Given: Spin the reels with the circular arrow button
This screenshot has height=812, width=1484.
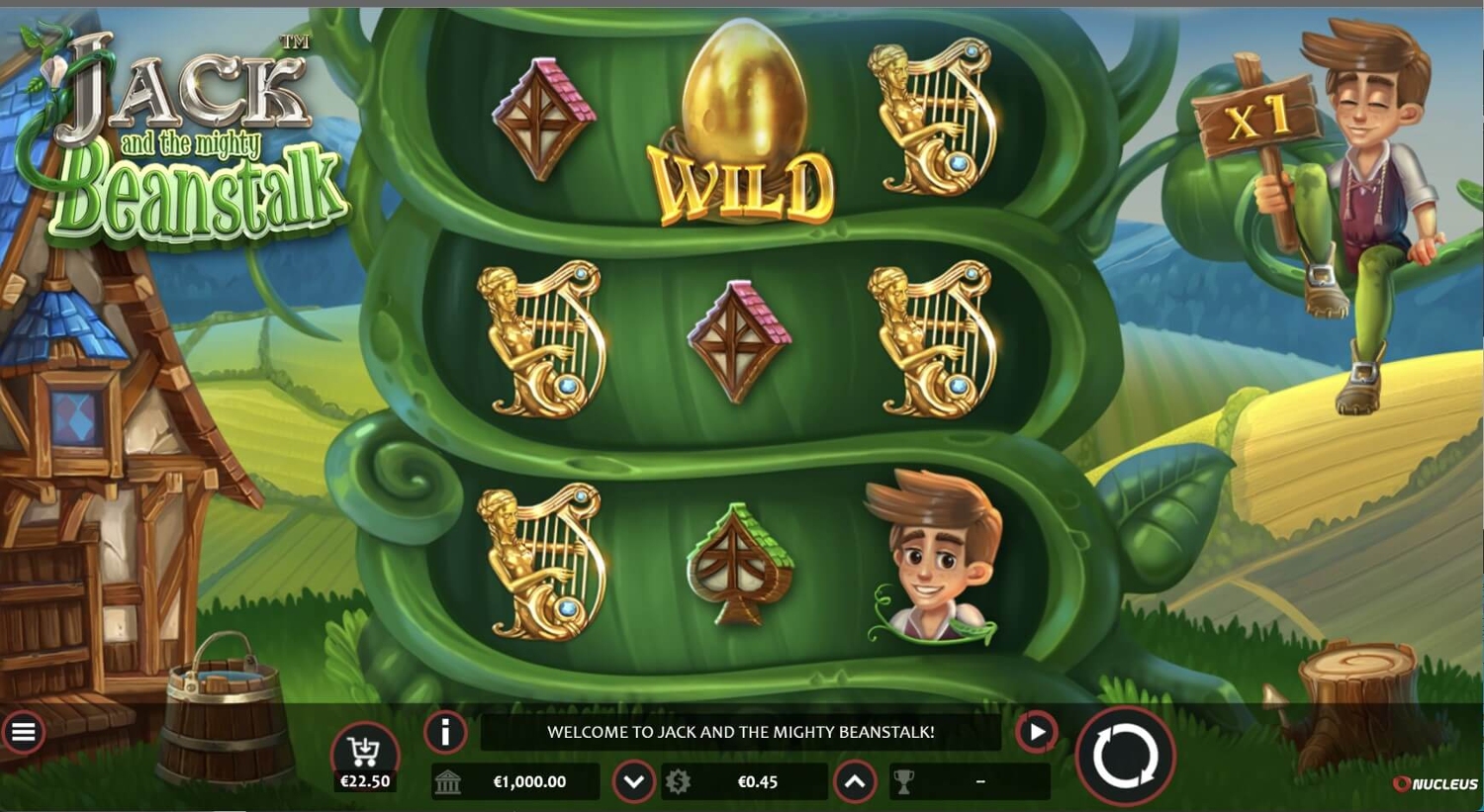Looking at the screenshot, I should (1125, 757).
